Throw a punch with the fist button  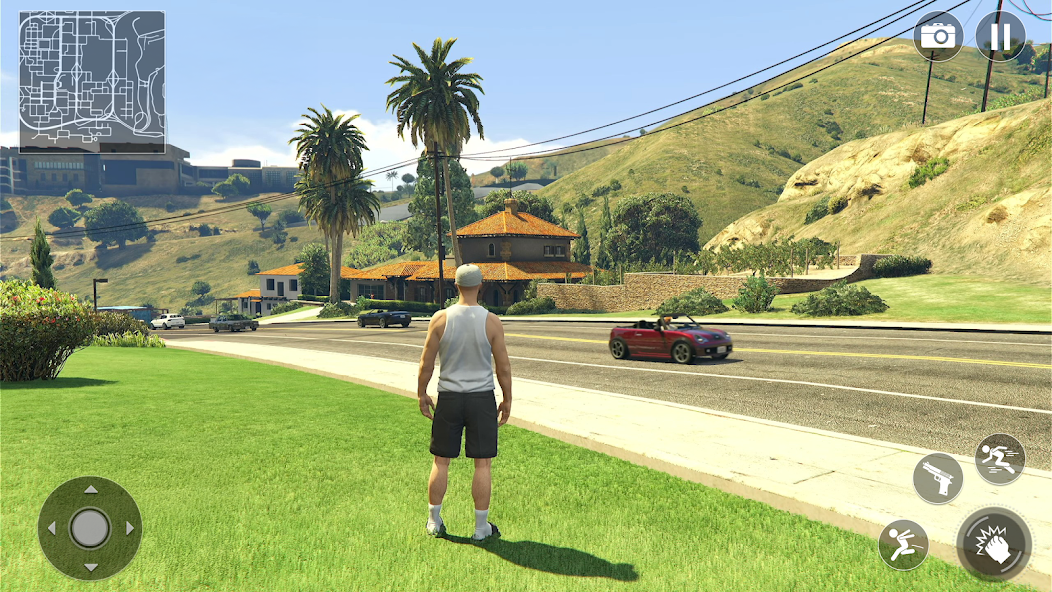(993, 545)
